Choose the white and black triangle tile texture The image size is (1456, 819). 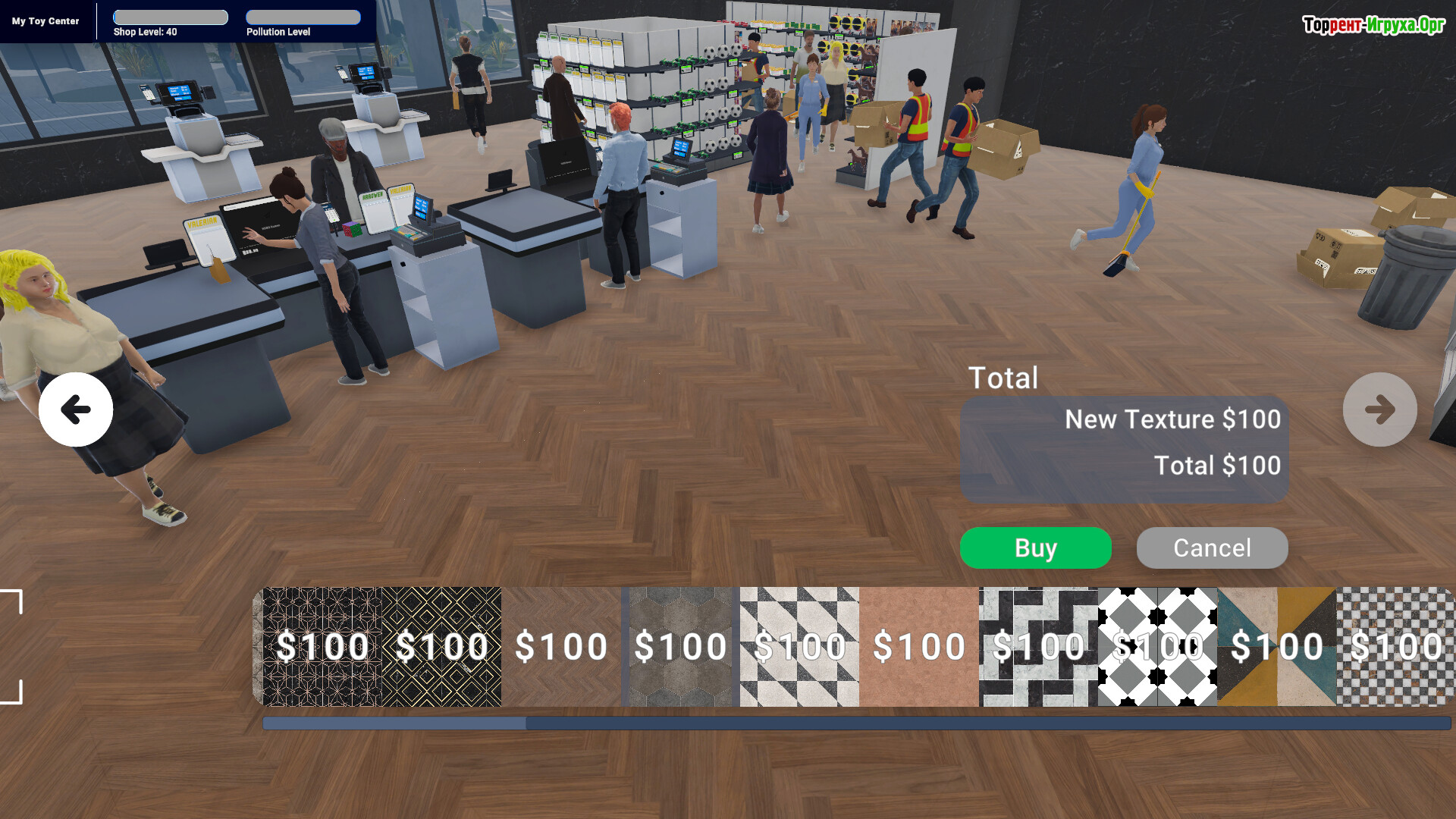click(x=799, y=646)
